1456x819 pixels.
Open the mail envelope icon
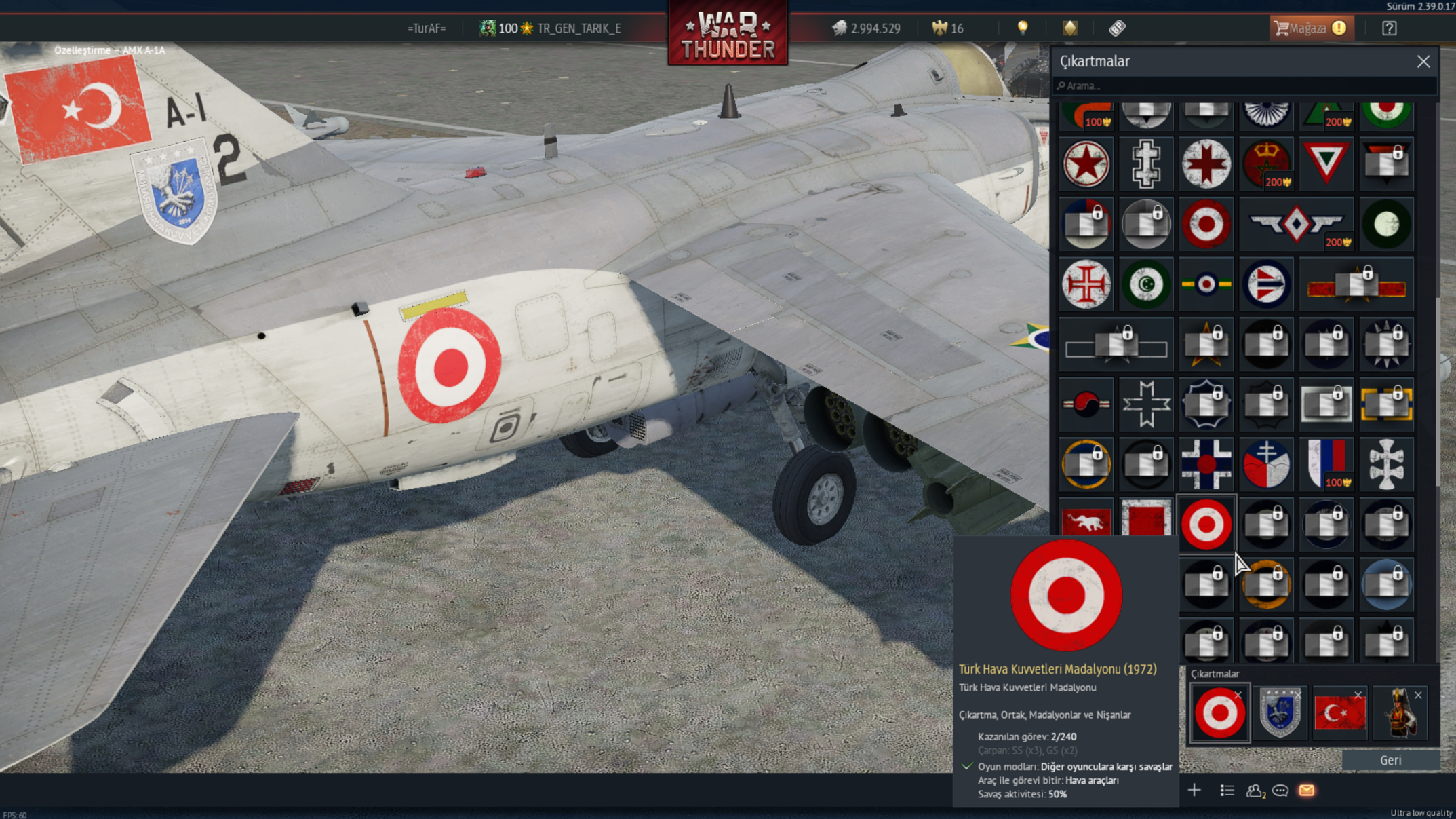1306,791
